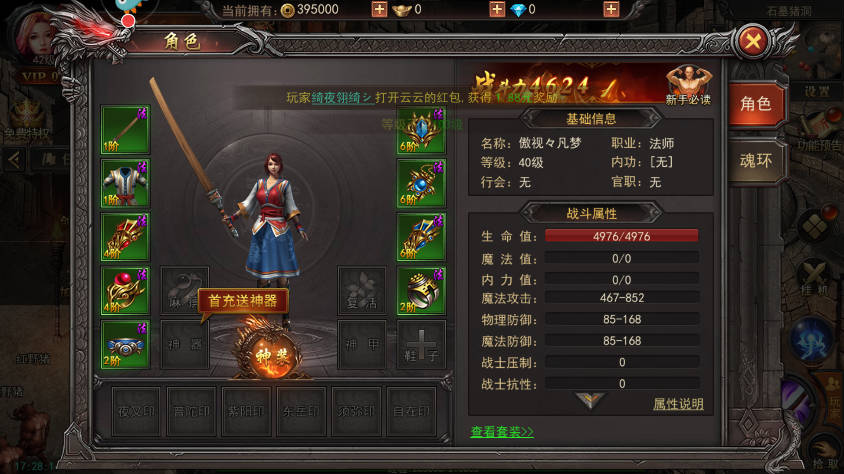Expand the attribute list with the down arrow
844x474 pixels.
coord(591,400)
